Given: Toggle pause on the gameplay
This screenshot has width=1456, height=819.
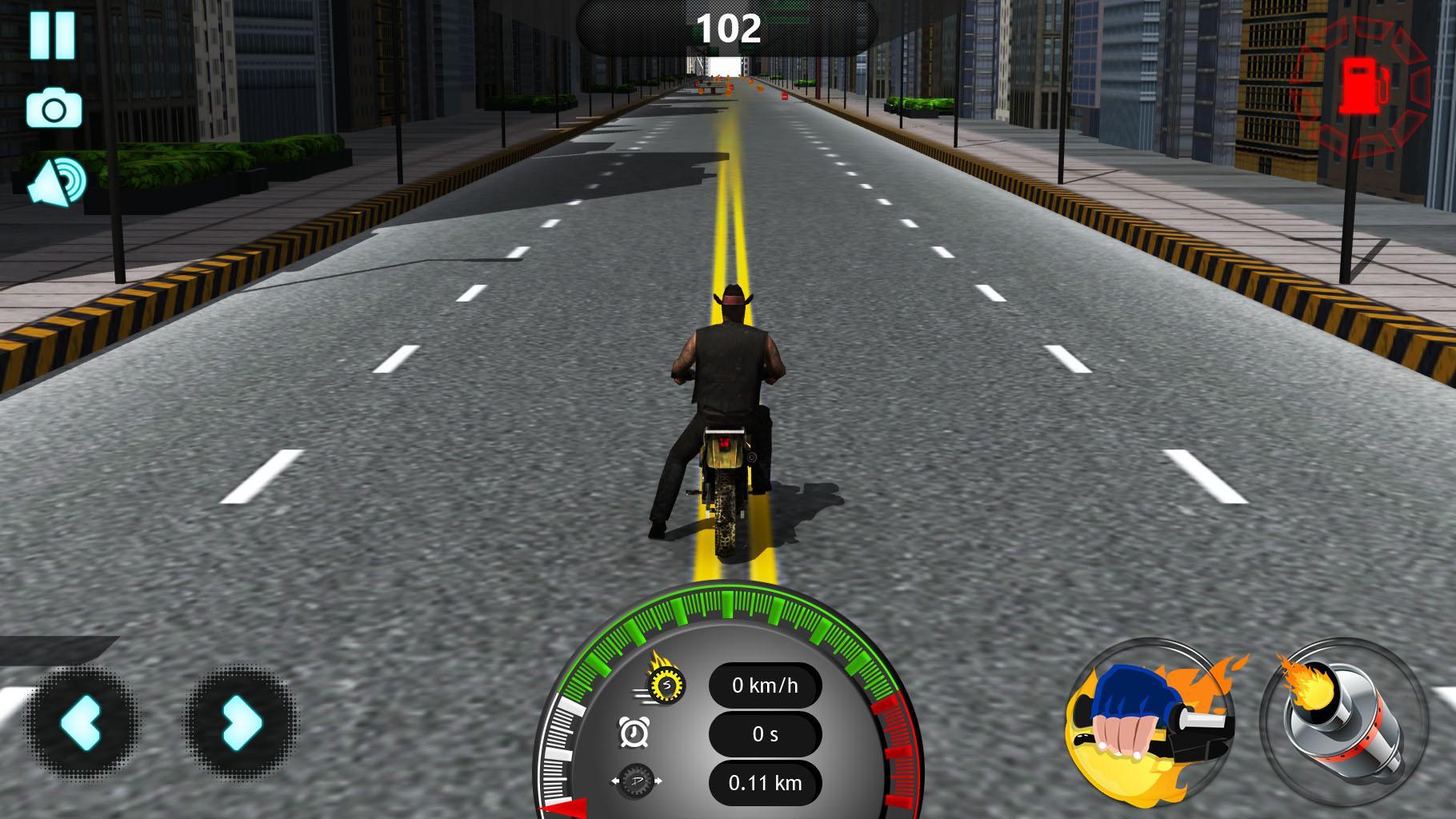Looking at the screenshot, I should 52,35.
